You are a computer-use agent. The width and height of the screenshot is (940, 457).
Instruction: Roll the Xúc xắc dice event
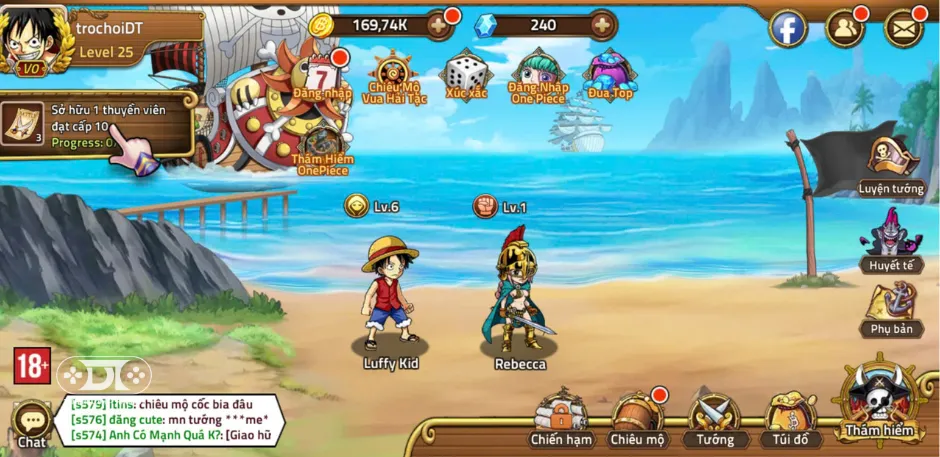(466, 76)
